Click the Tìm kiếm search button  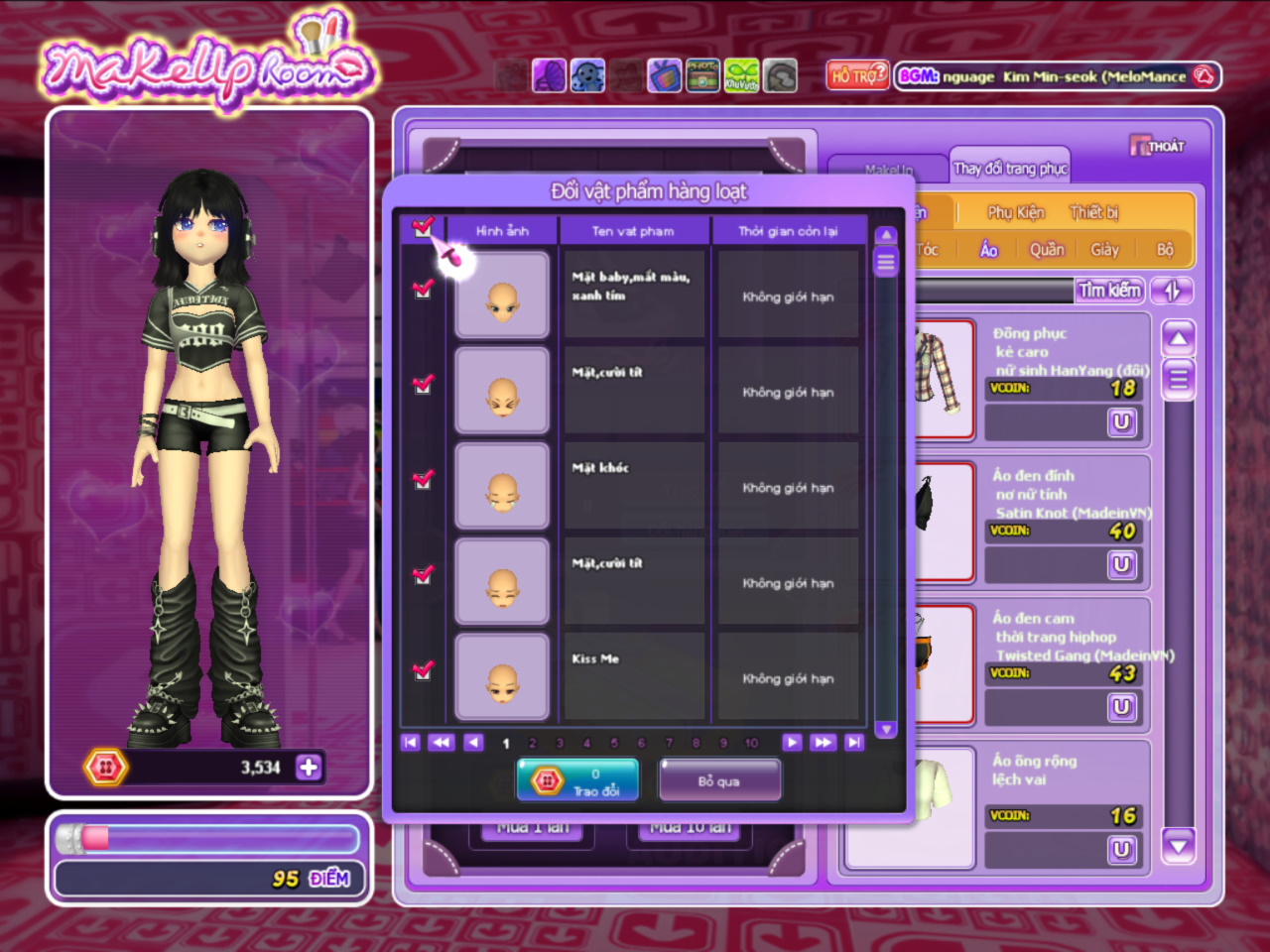pyautogui.click(x=1110, y=291)
